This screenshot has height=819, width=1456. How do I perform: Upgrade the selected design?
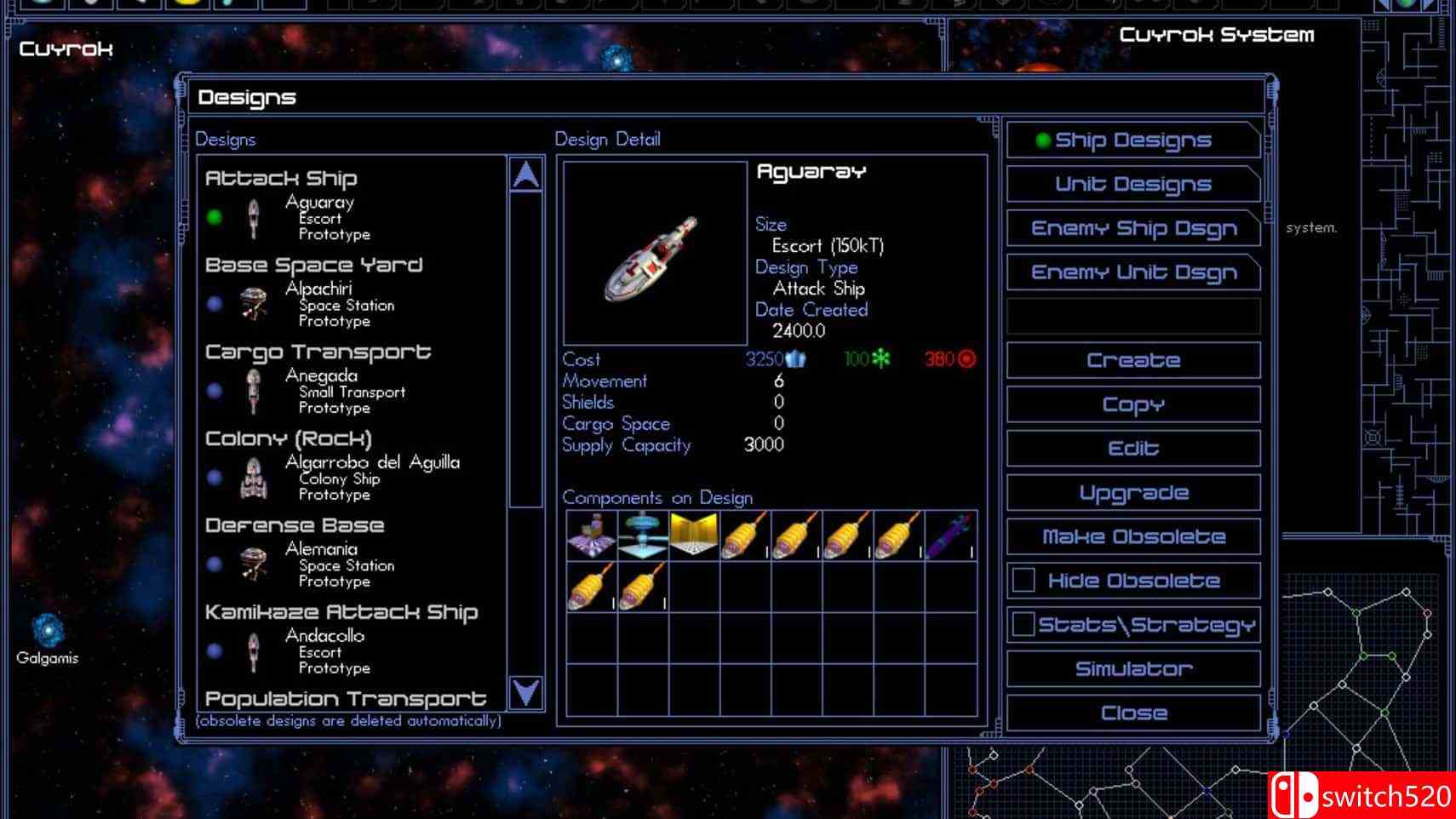tap(1132, 493)
